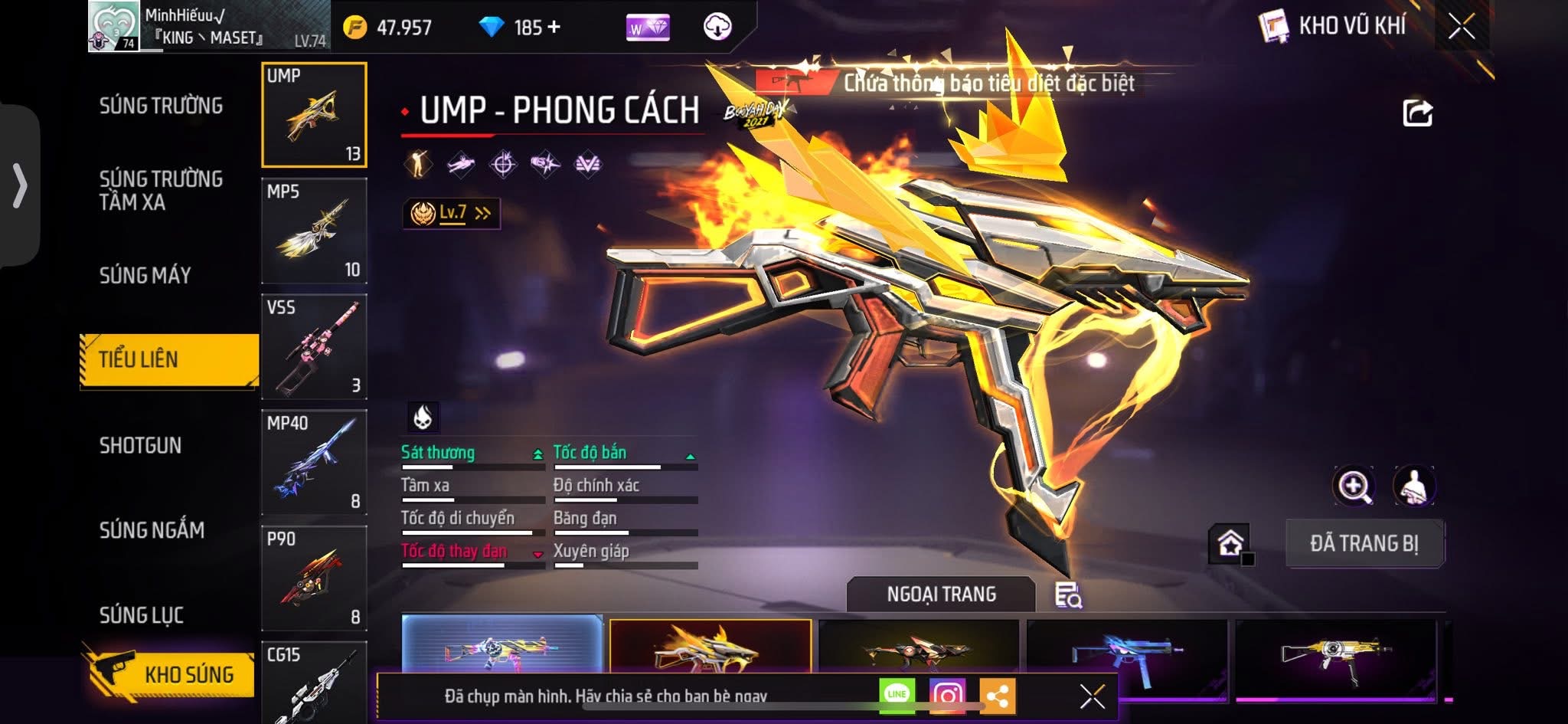Switch to the Shotgun category

click(x=140, y=445)
